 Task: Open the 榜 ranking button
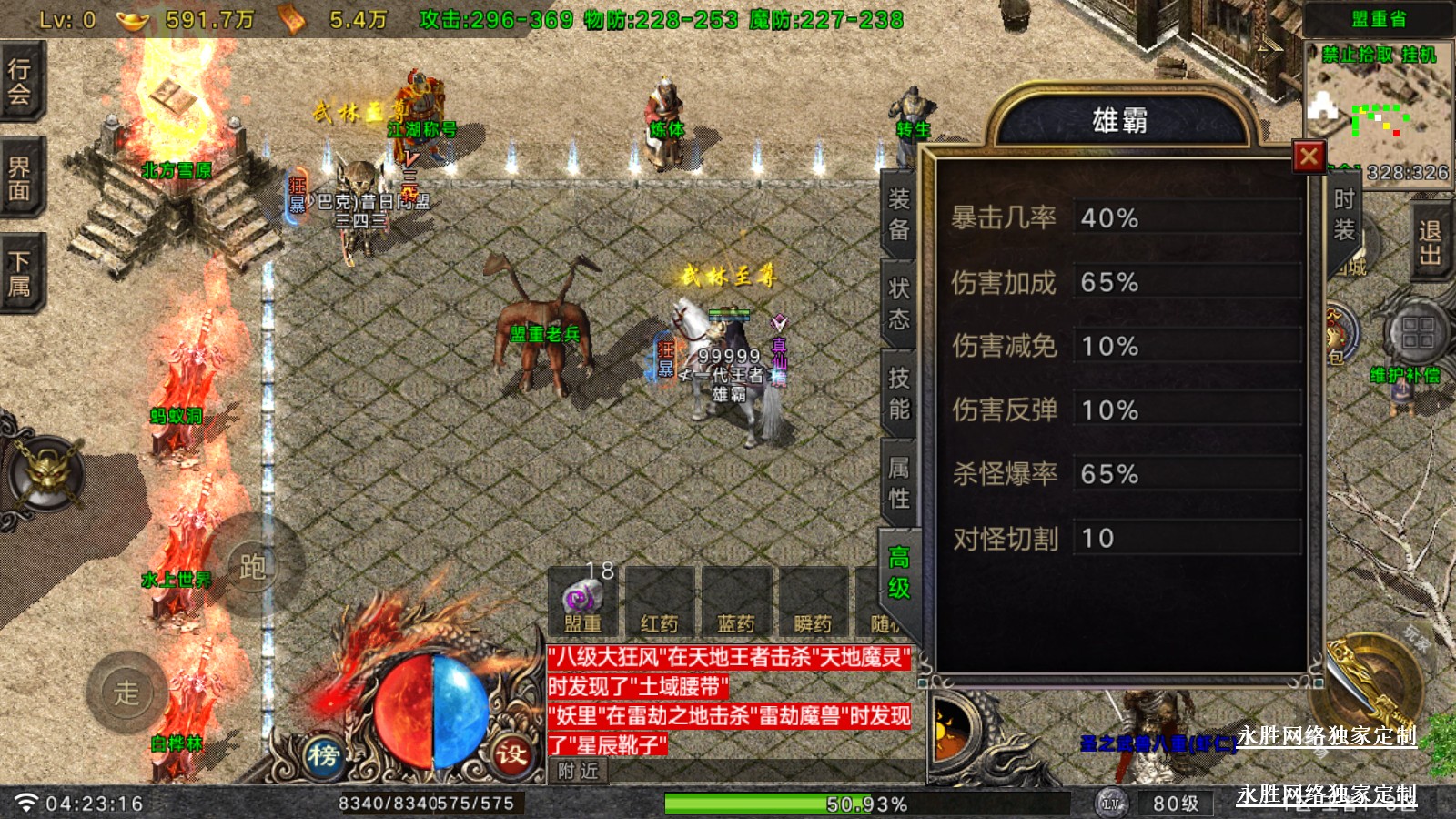coord(324,754)
